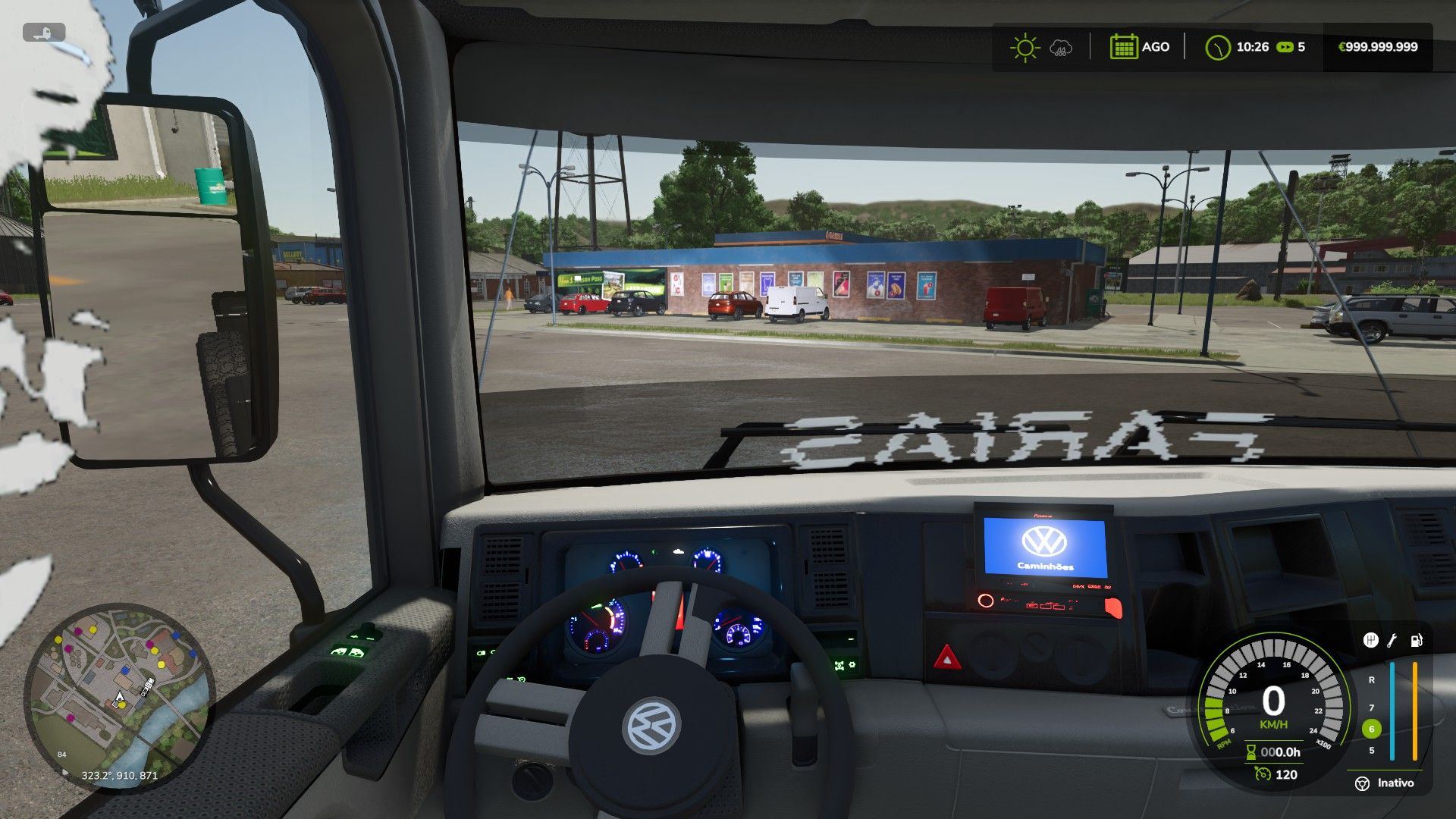
Task: Click the sunny weather icon
Action: [1025, 47]
